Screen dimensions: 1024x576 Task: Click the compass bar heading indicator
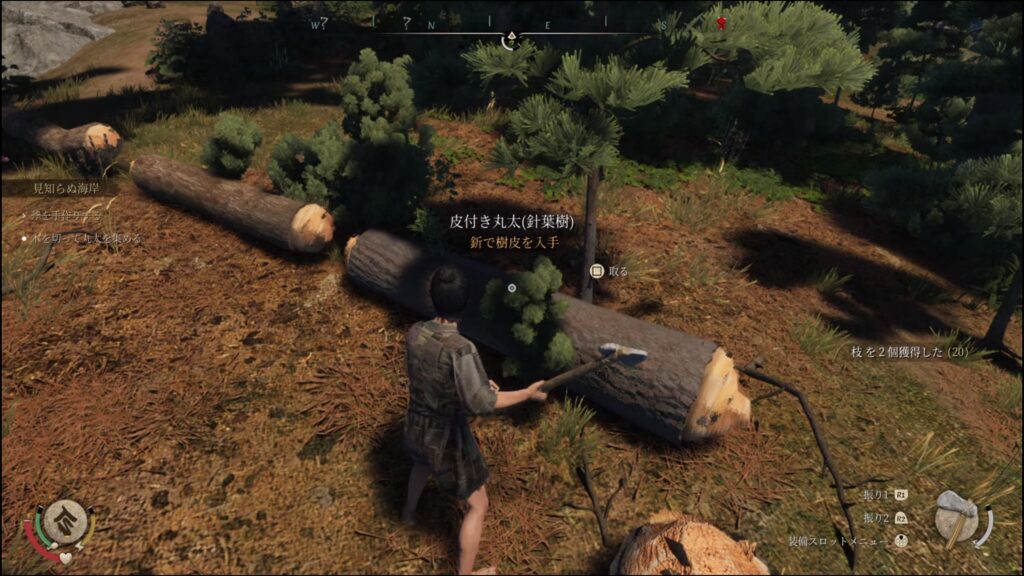[x=511, y=40]
